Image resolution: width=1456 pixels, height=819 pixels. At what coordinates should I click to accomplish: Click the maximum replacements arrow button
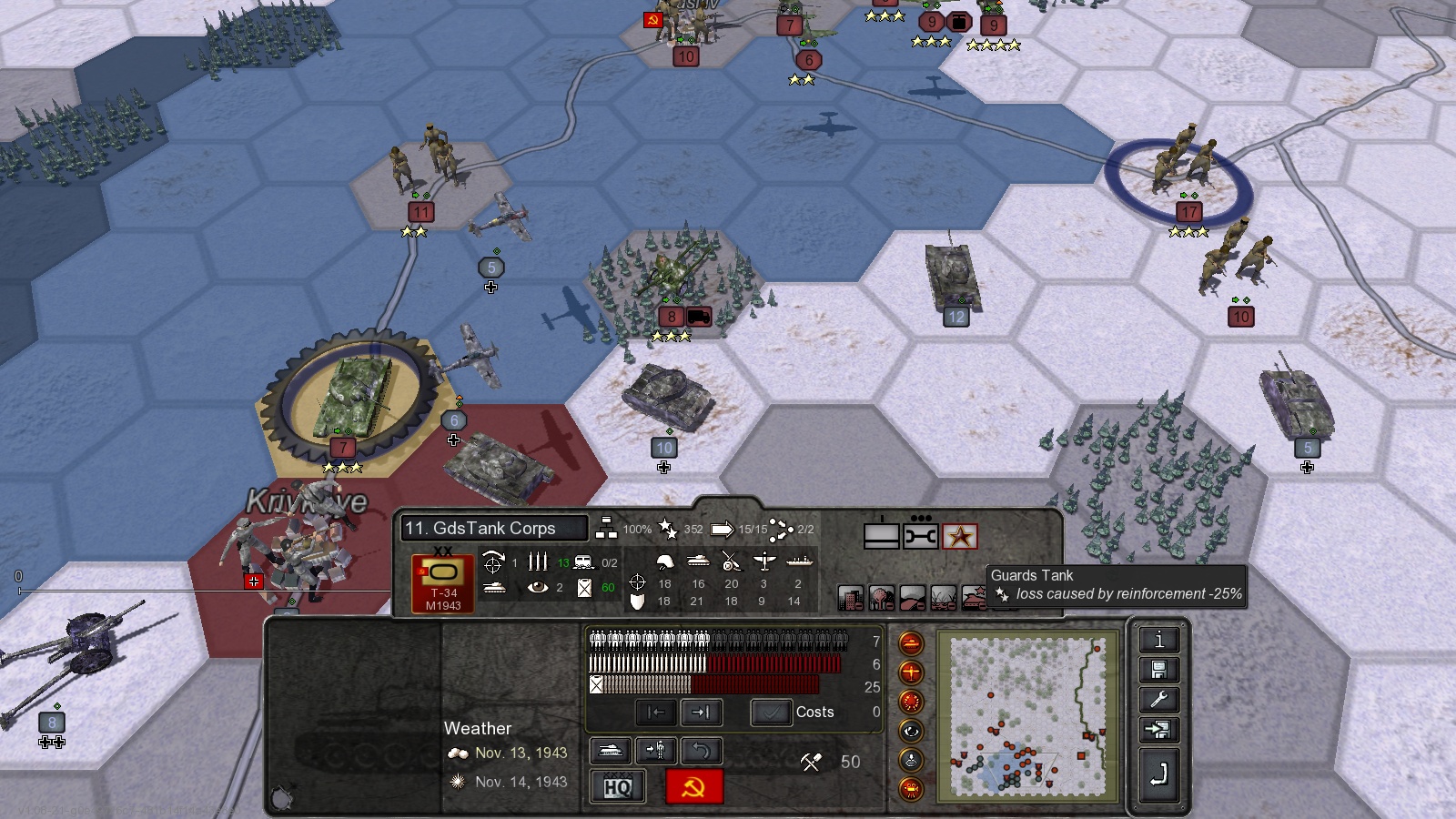pos(701,713)
